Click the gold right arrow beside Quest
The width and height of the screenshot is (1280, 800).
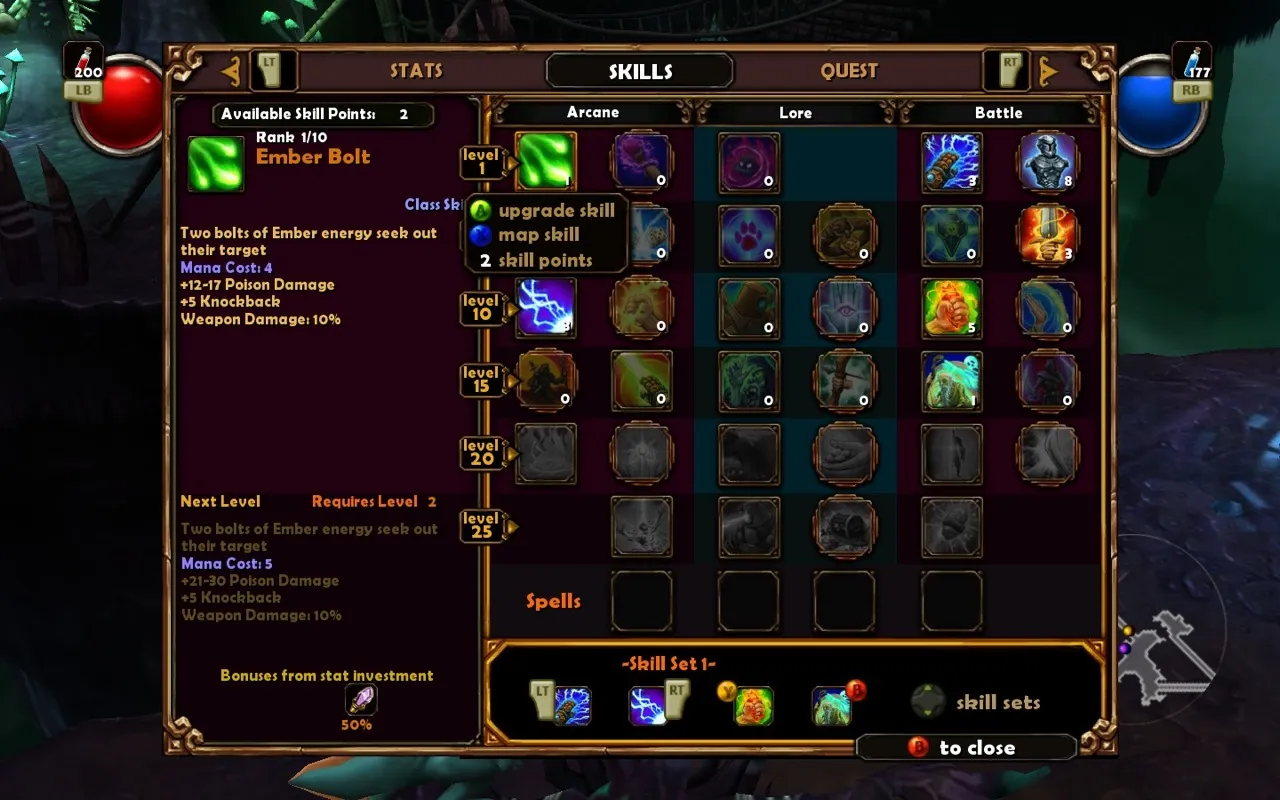click(x=1048, y=71)
